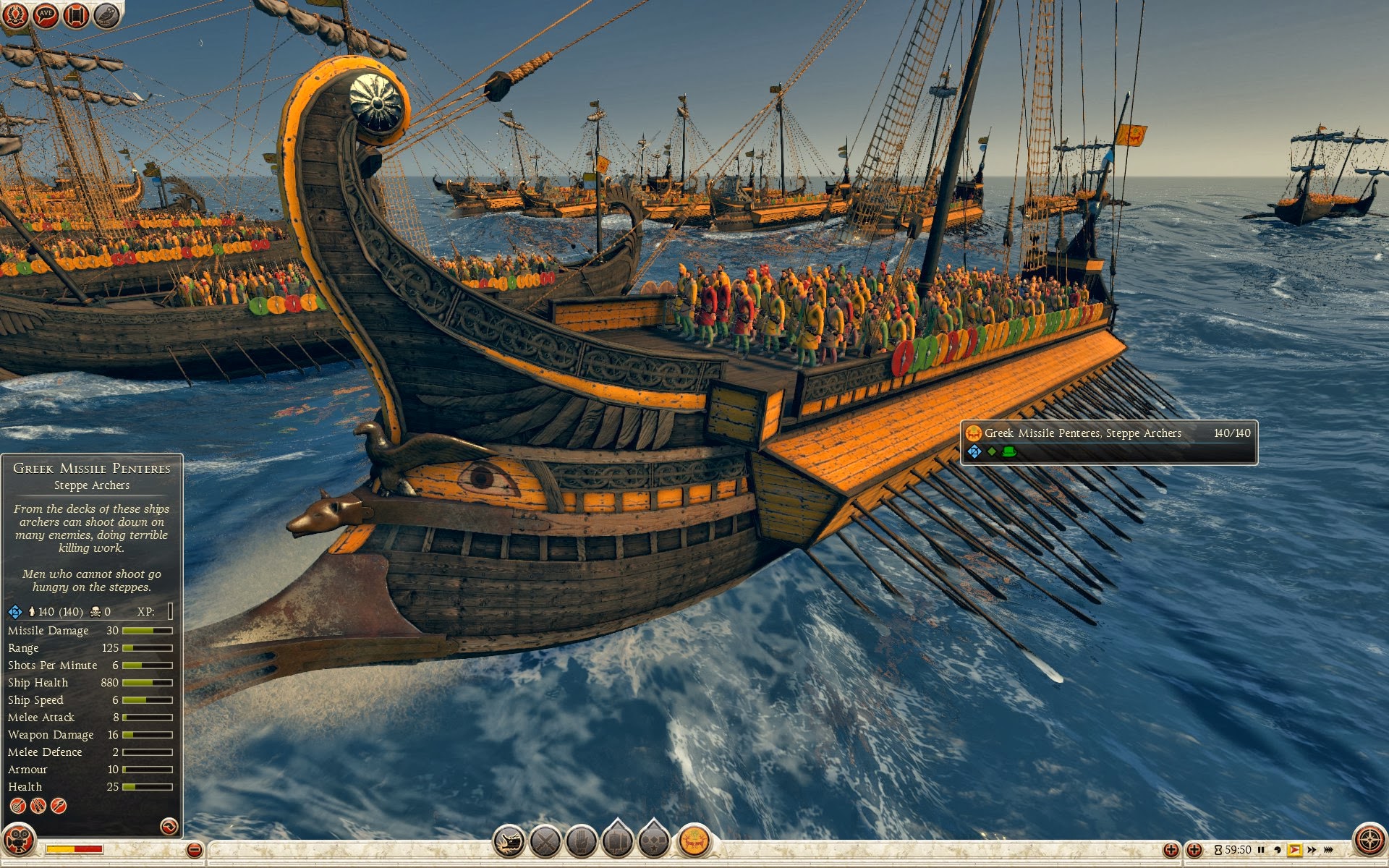This screenshot has width=1389, height=868.
Task: Click the grey owl advisor icon
Action: point(106,15)
